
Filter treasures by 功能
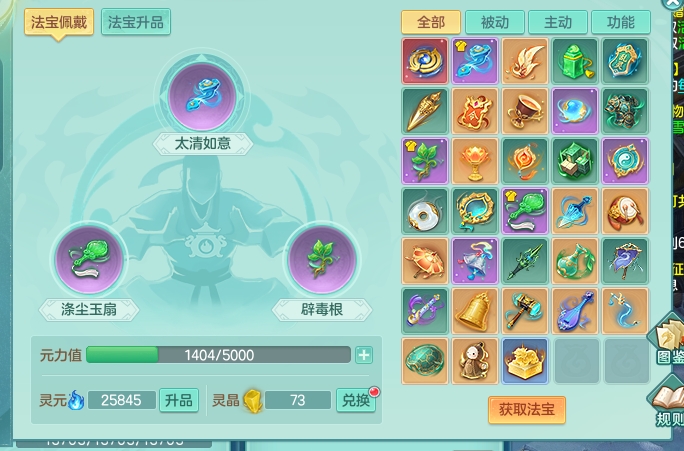(620, 22)
